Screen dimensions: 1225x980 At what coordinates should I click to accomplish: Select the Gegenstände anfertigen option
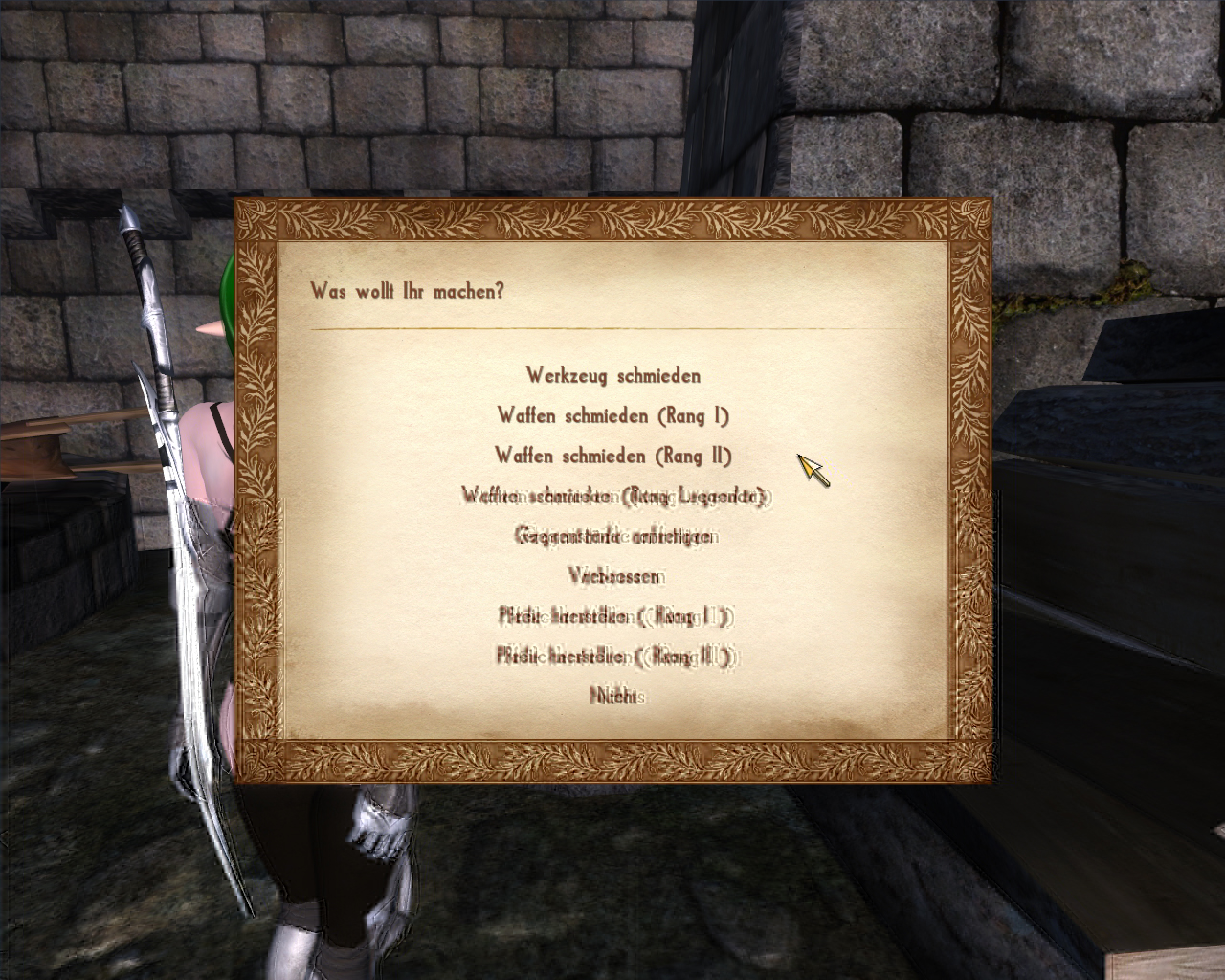(x=616, y=536)
